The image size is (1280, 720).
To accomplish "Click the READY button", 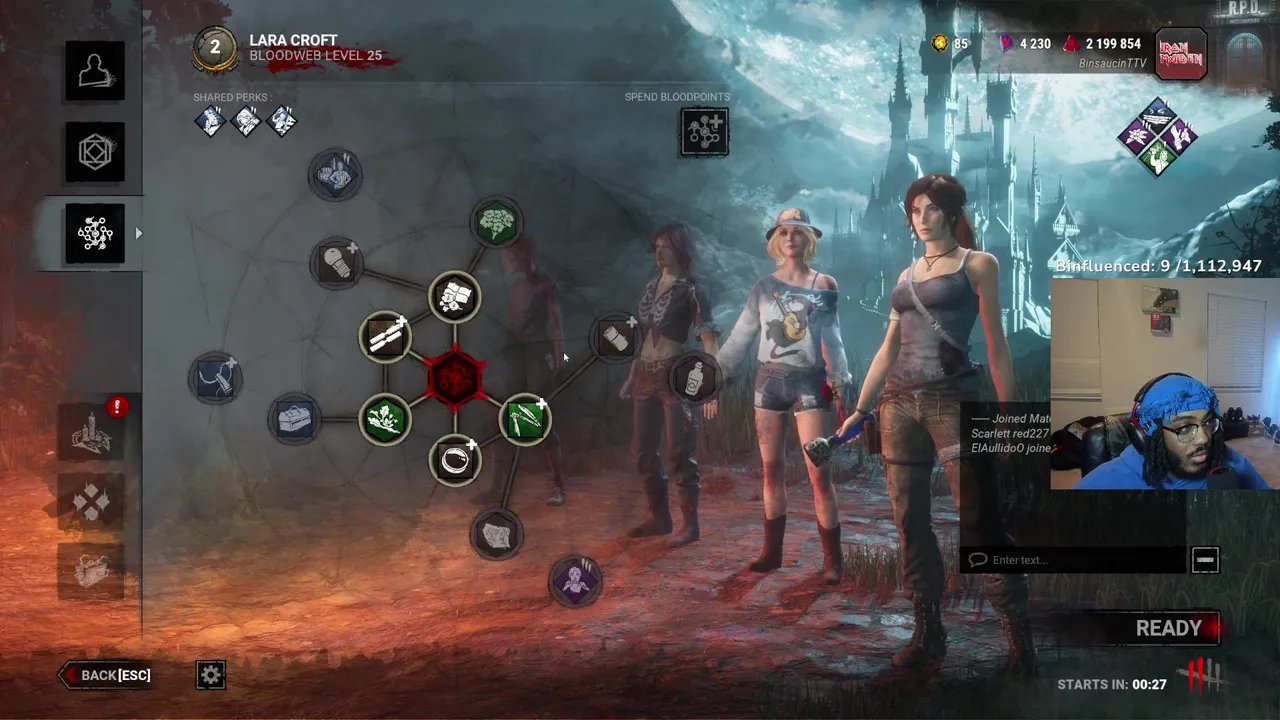I will click(x=1168, y=628).
